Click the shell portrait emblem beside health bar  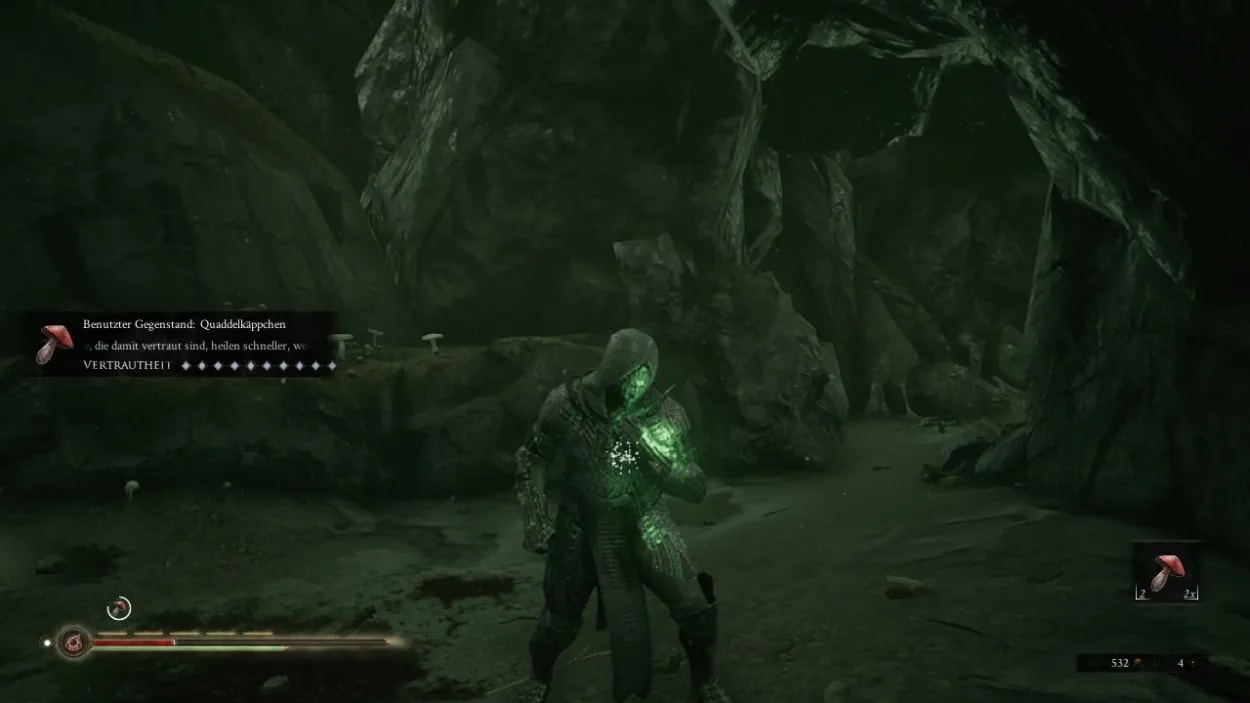point(72,641)
